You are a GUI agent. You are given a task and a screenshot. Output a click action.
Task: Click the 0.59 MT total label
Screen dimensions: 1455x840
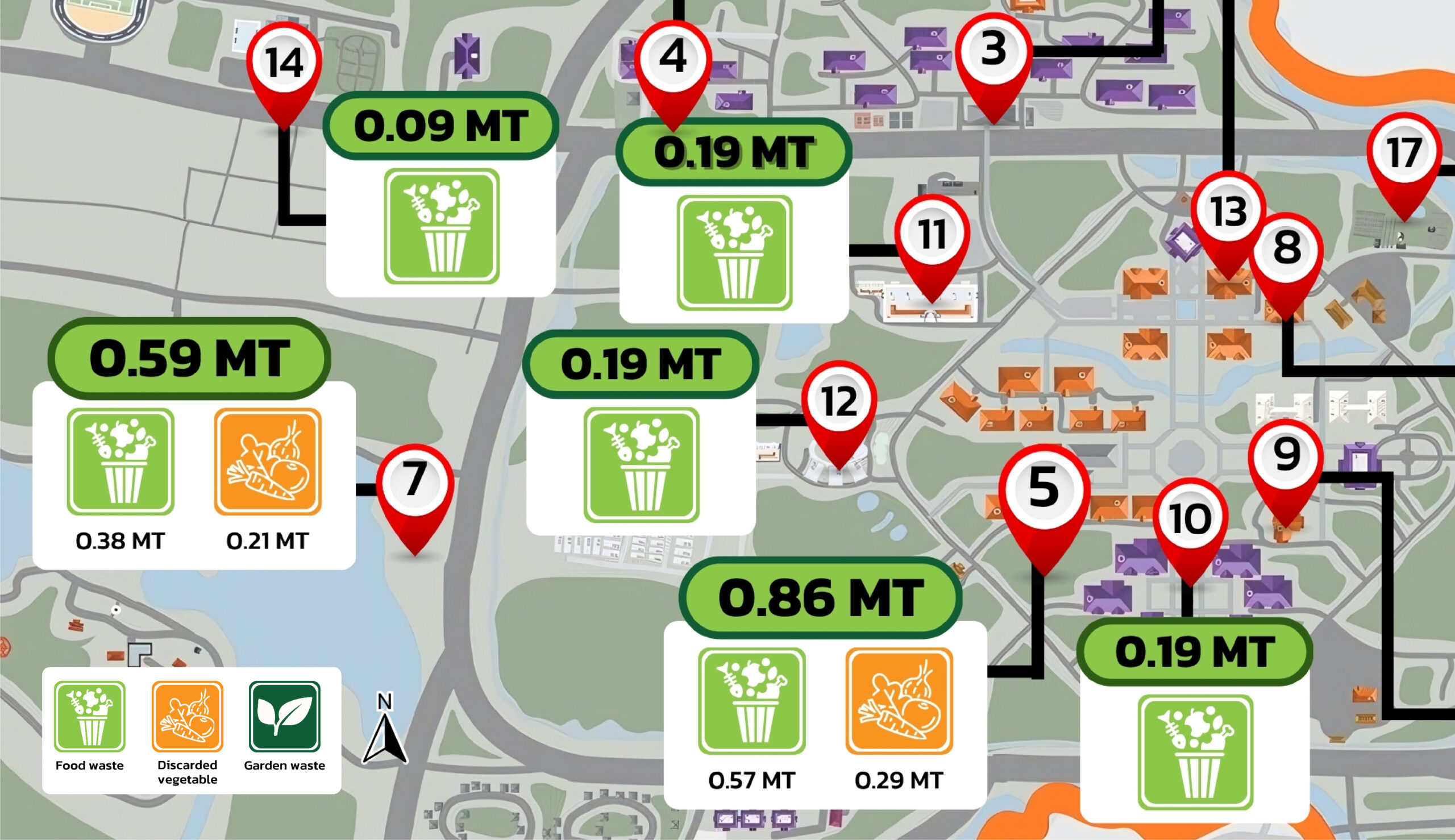tap(189, 358)
